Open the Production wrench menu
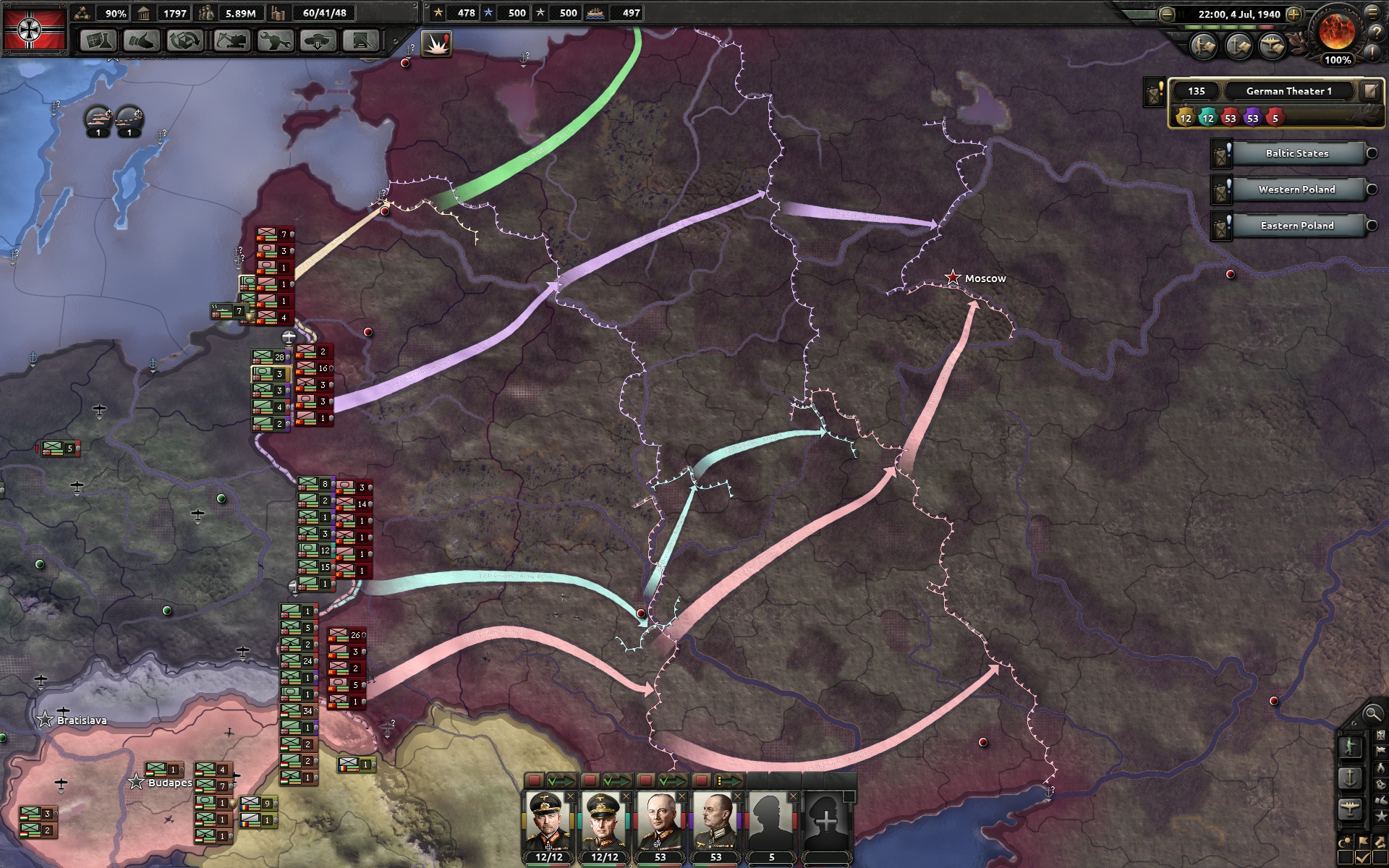The image size is (1389, 868). click(275, 41)
